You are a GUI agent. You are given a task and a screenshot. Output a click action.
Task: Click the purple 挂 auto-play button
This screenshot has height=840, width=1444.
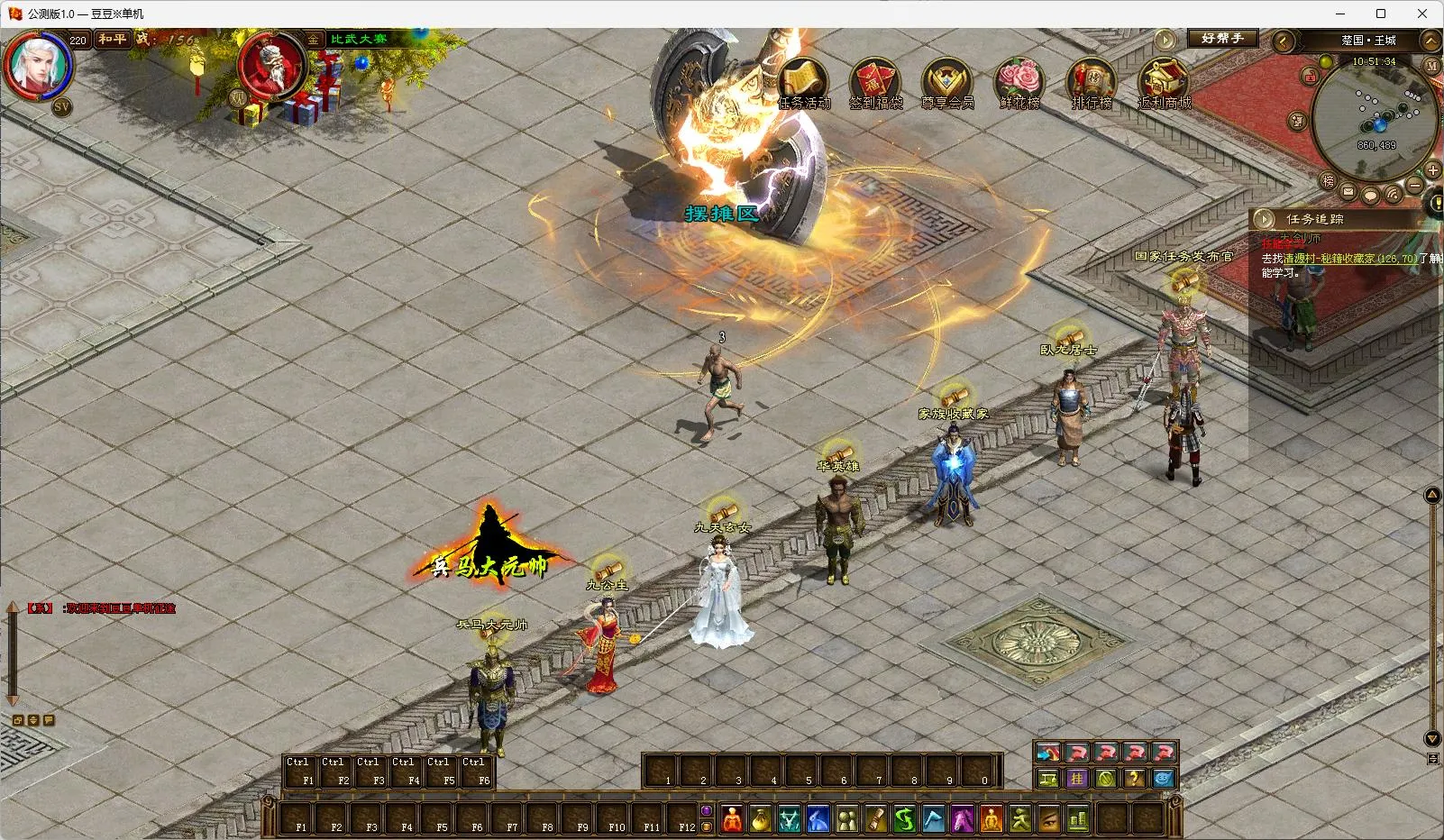pos(1076,779)
